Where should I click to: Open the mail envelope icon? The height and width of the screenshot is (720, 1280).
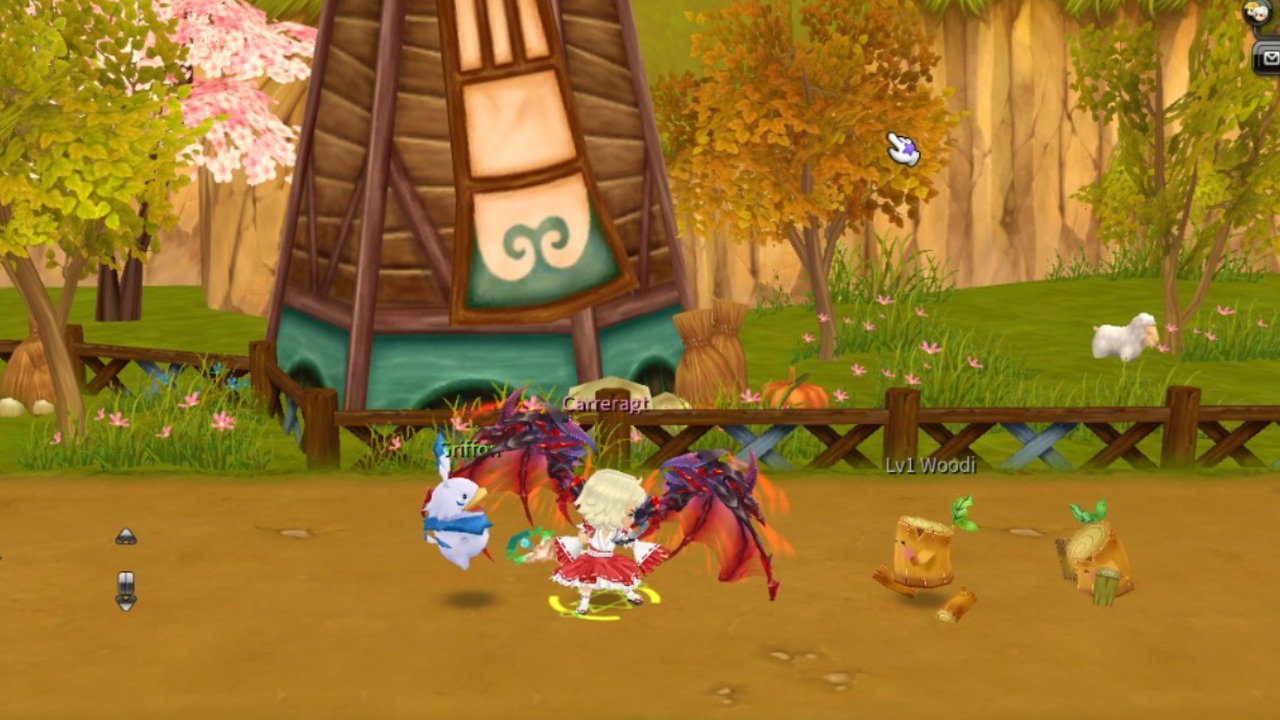pos(1270,58)
